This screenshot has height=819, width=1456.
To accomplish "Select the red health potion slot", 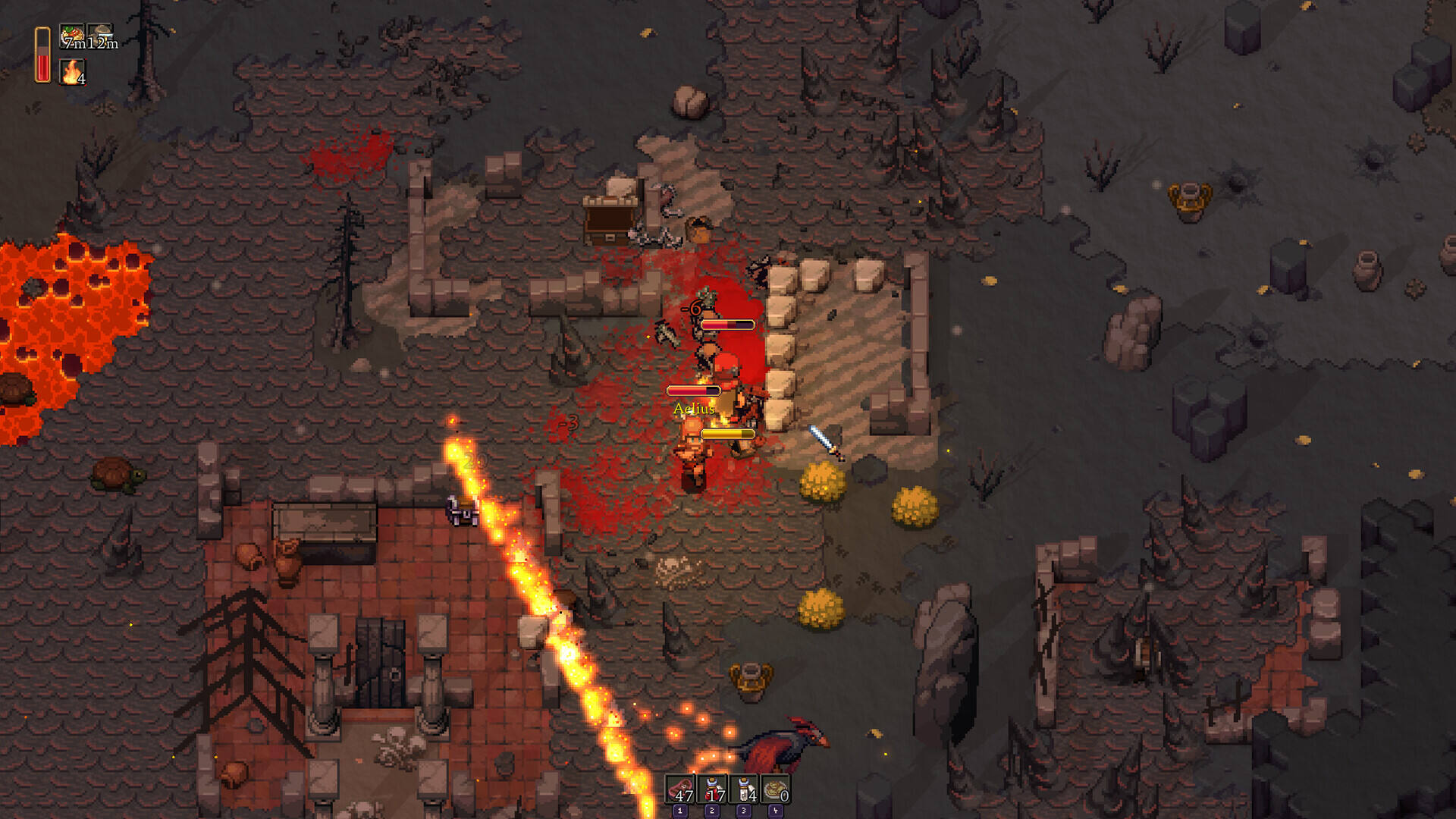I will (x=712, y=789).
